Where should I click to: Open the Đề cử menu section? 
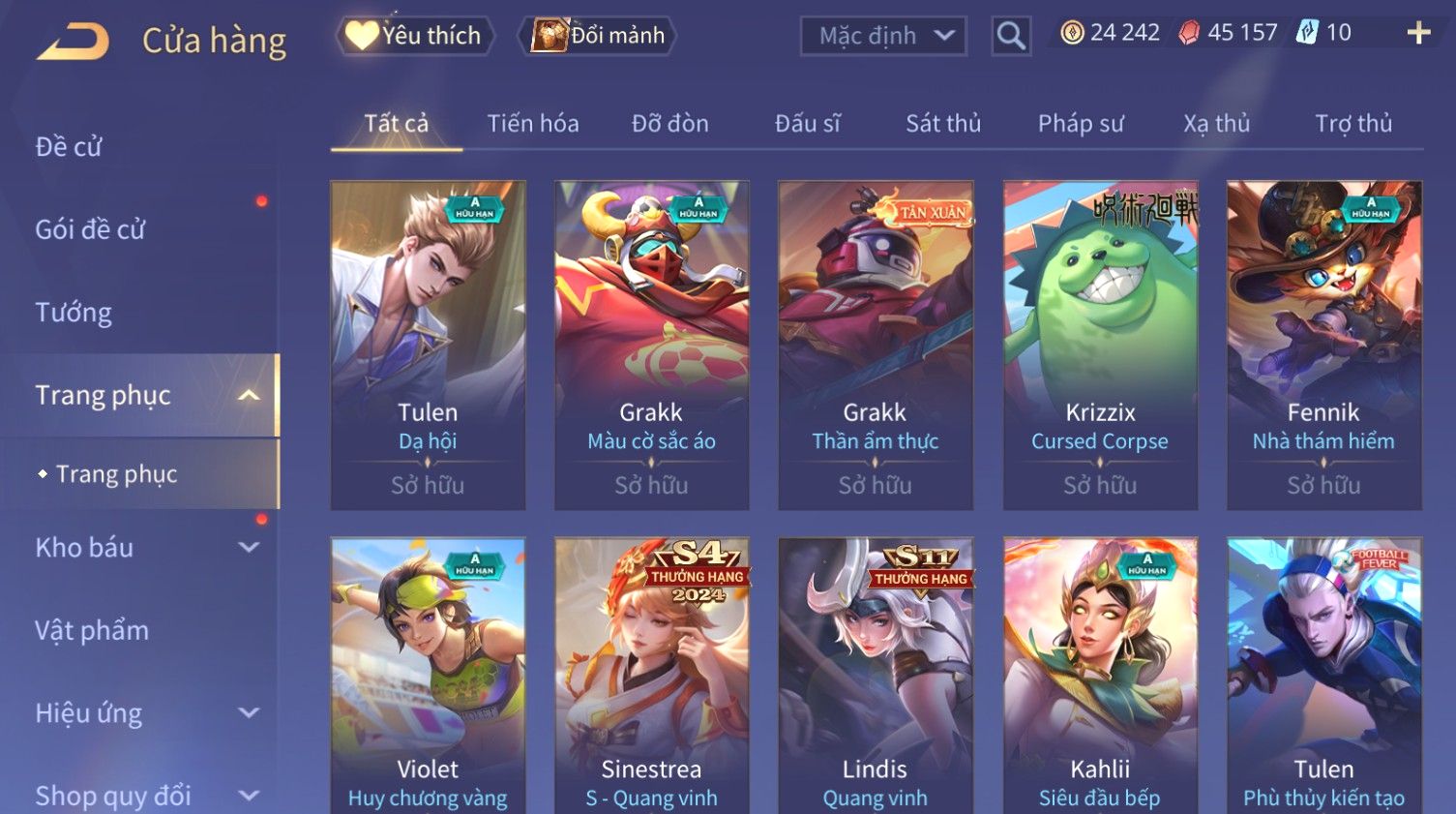pyautogui.click(x=69, y=147)
